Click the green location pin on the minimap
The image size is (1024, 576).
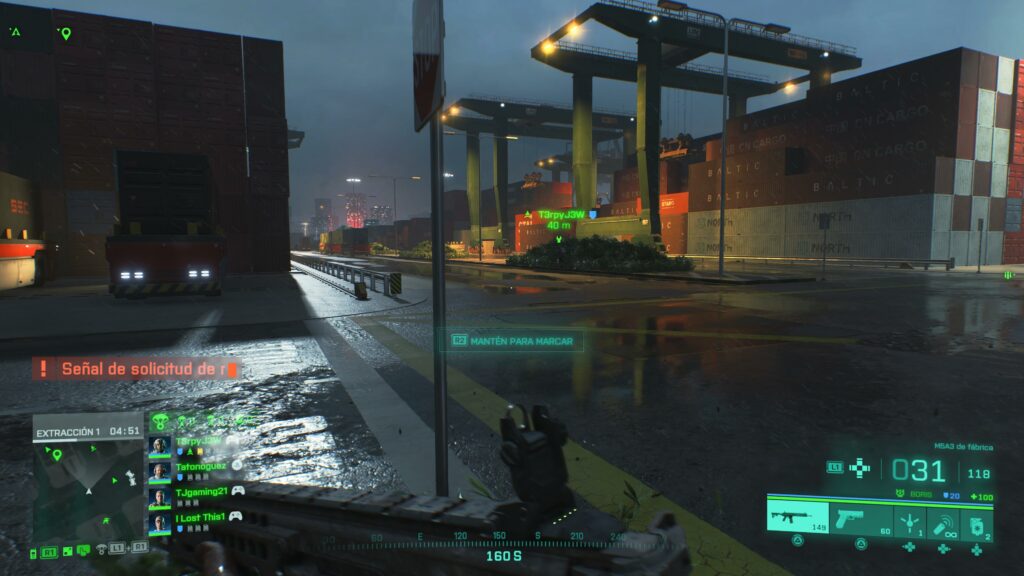tap(57, 455)
